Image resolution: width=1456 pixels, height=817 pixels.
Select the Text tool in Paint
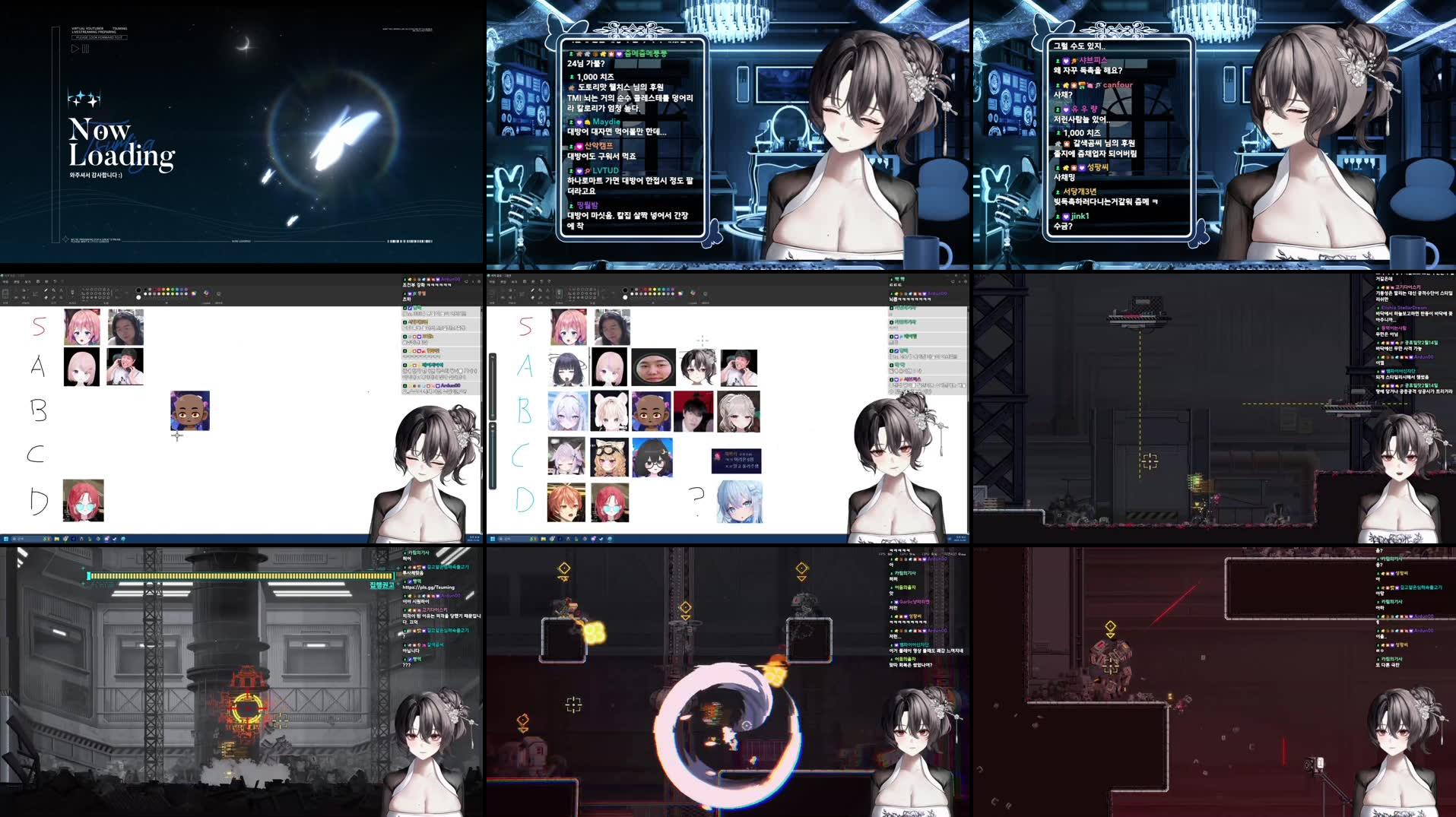click(x=62, y=290)
